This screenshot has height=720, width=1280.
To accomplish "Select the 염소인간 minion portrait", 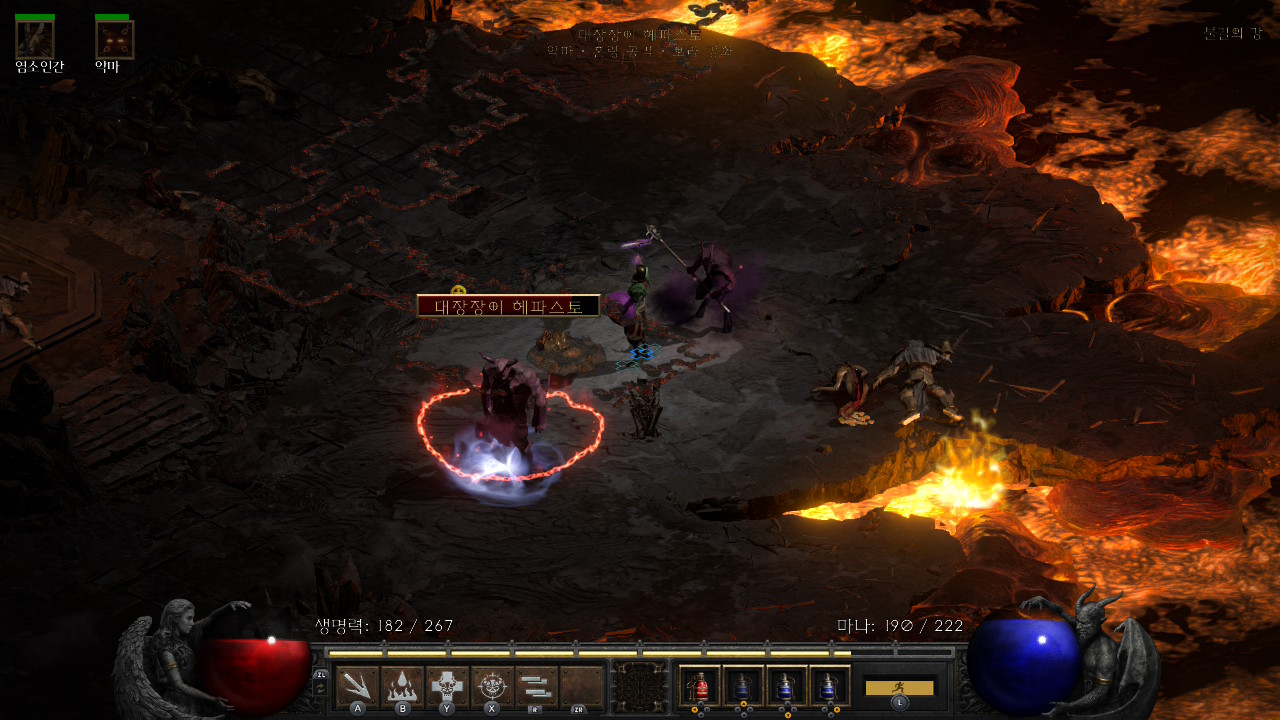I will tap(35, 39).
